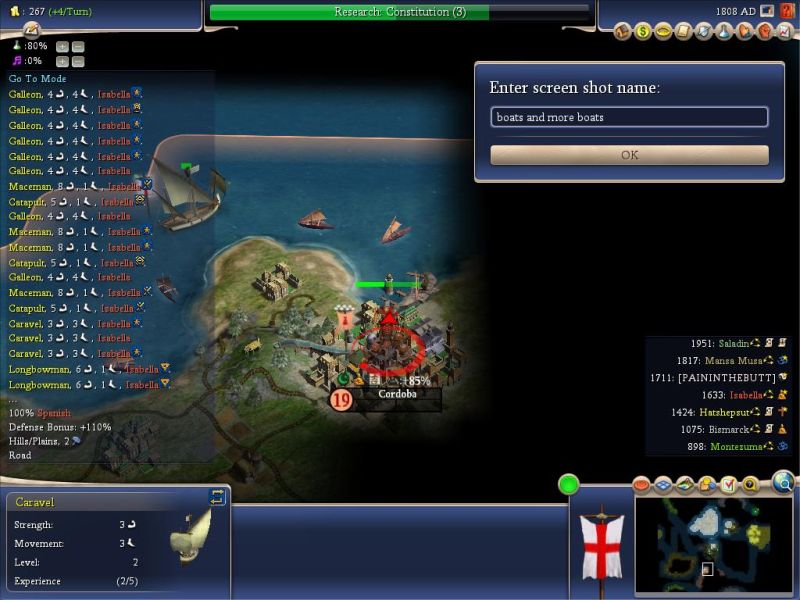Open the Financial Advisor dollar icon
The height and width of the screenshot is (600, 800).
coord(643,32)
